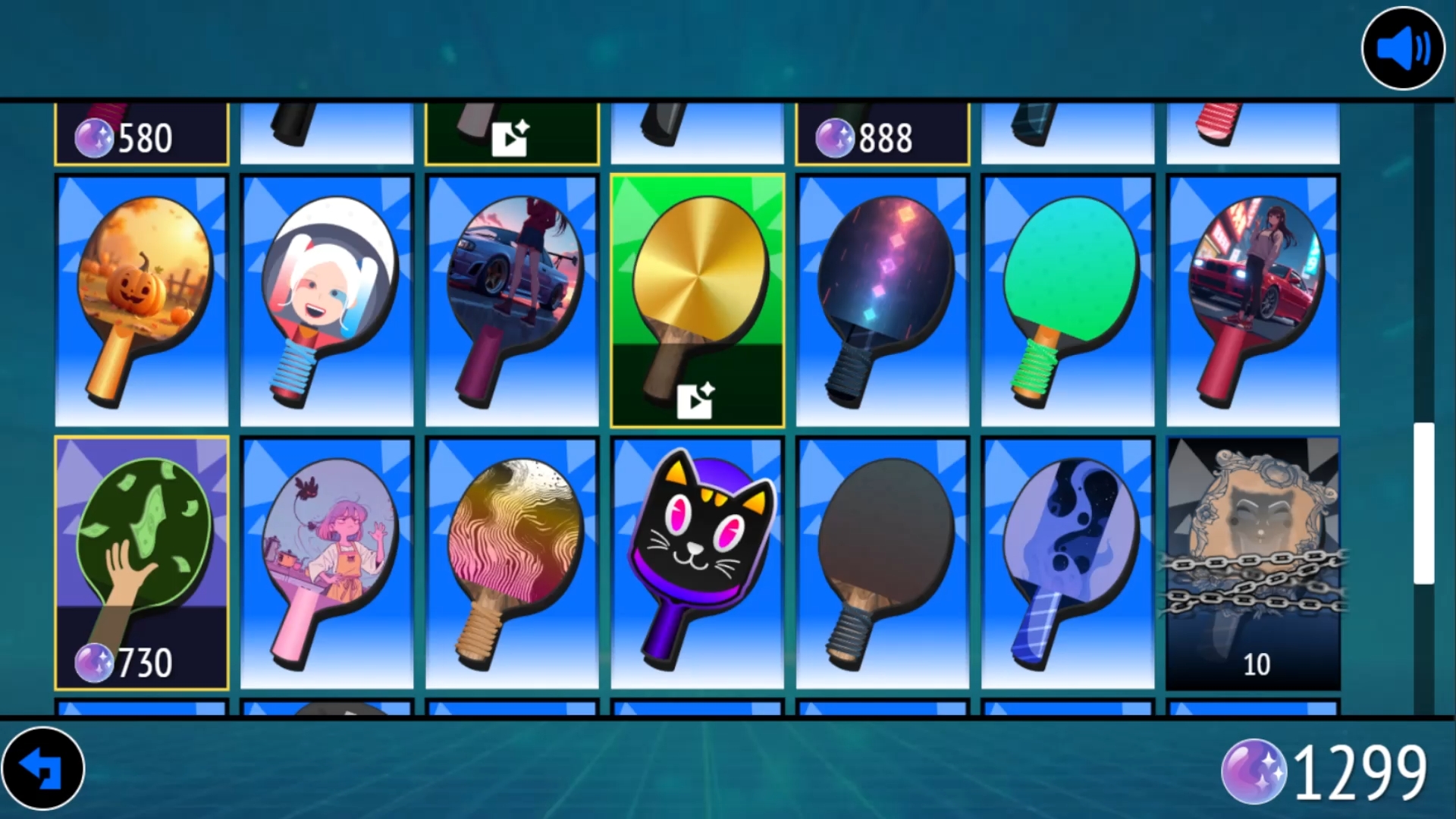The image size is (1456, 819).
Task: Go back with the blue arrow button
Action: [42, 768]
